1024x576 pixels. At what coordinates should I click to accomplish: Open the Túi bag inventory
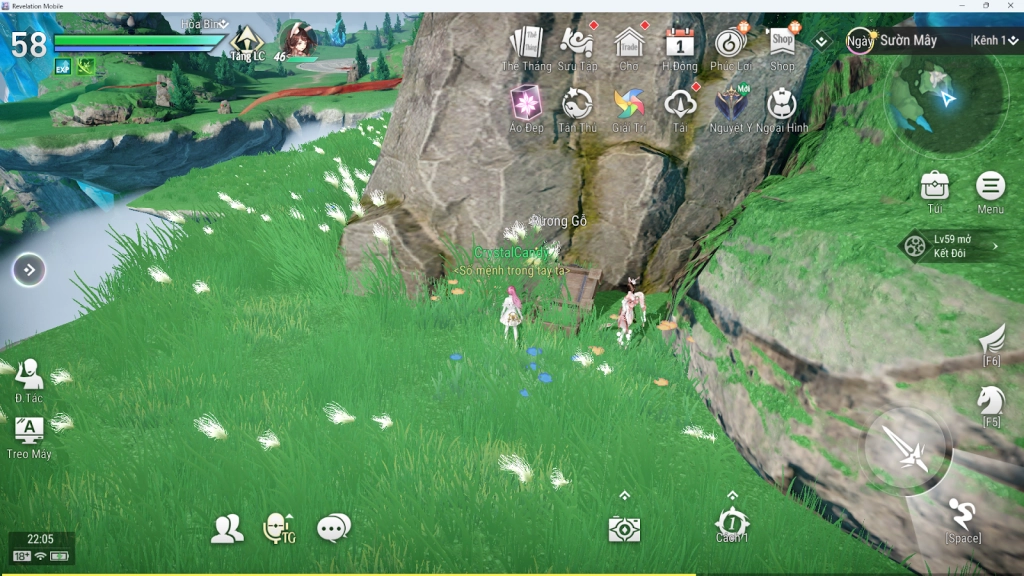[x=934, y=187]
